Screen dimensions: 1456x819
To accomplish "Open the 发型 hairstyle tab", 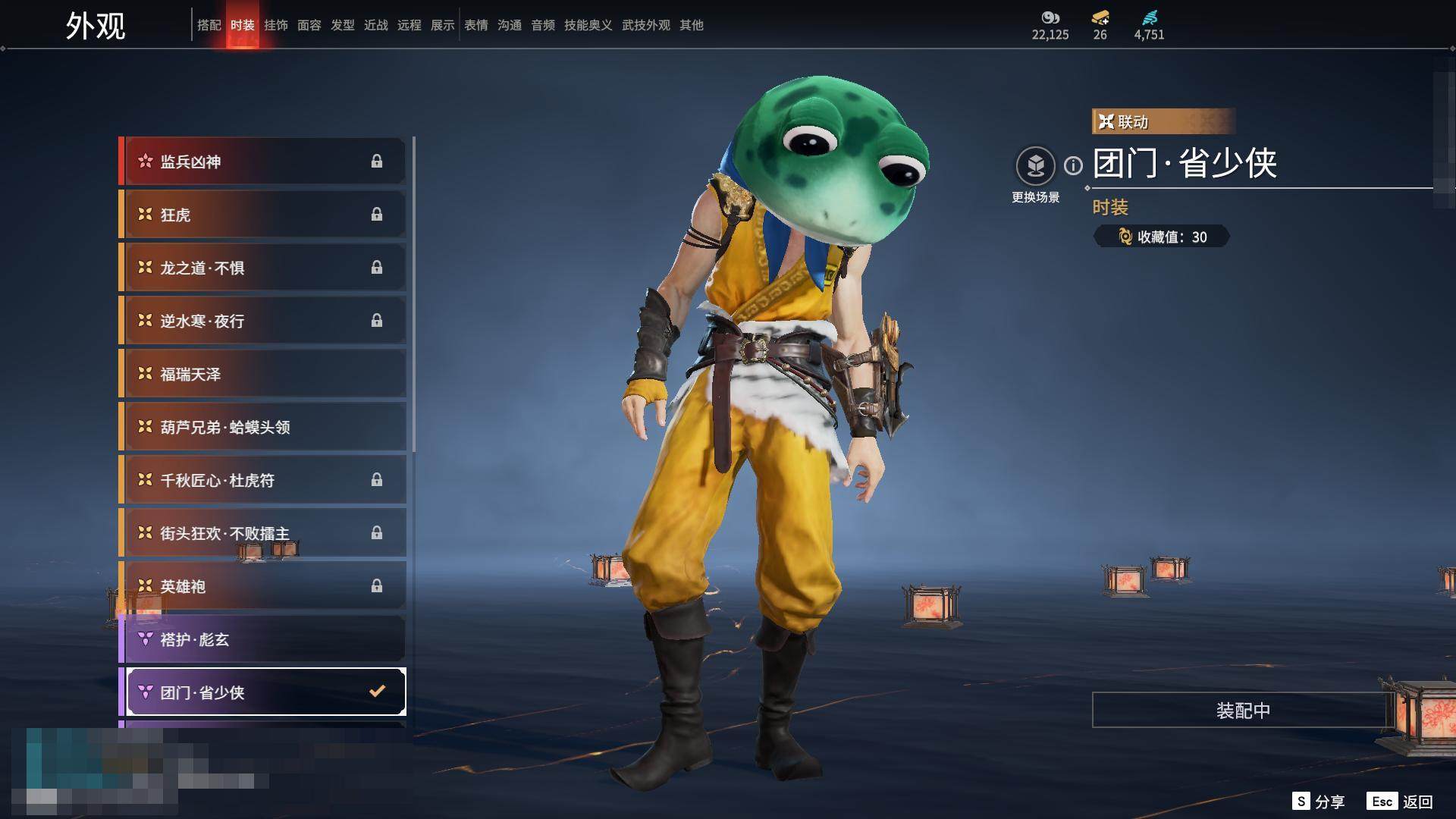I will (342, 25).
